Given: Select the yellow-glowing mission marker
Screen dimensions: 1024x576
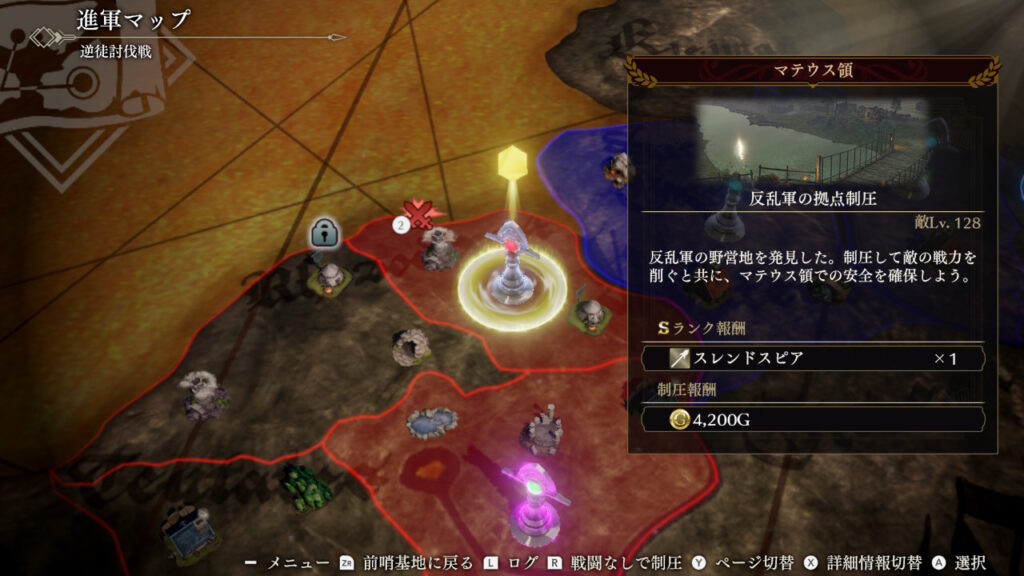Looking at the screenshot, I should tap(512, 280).
